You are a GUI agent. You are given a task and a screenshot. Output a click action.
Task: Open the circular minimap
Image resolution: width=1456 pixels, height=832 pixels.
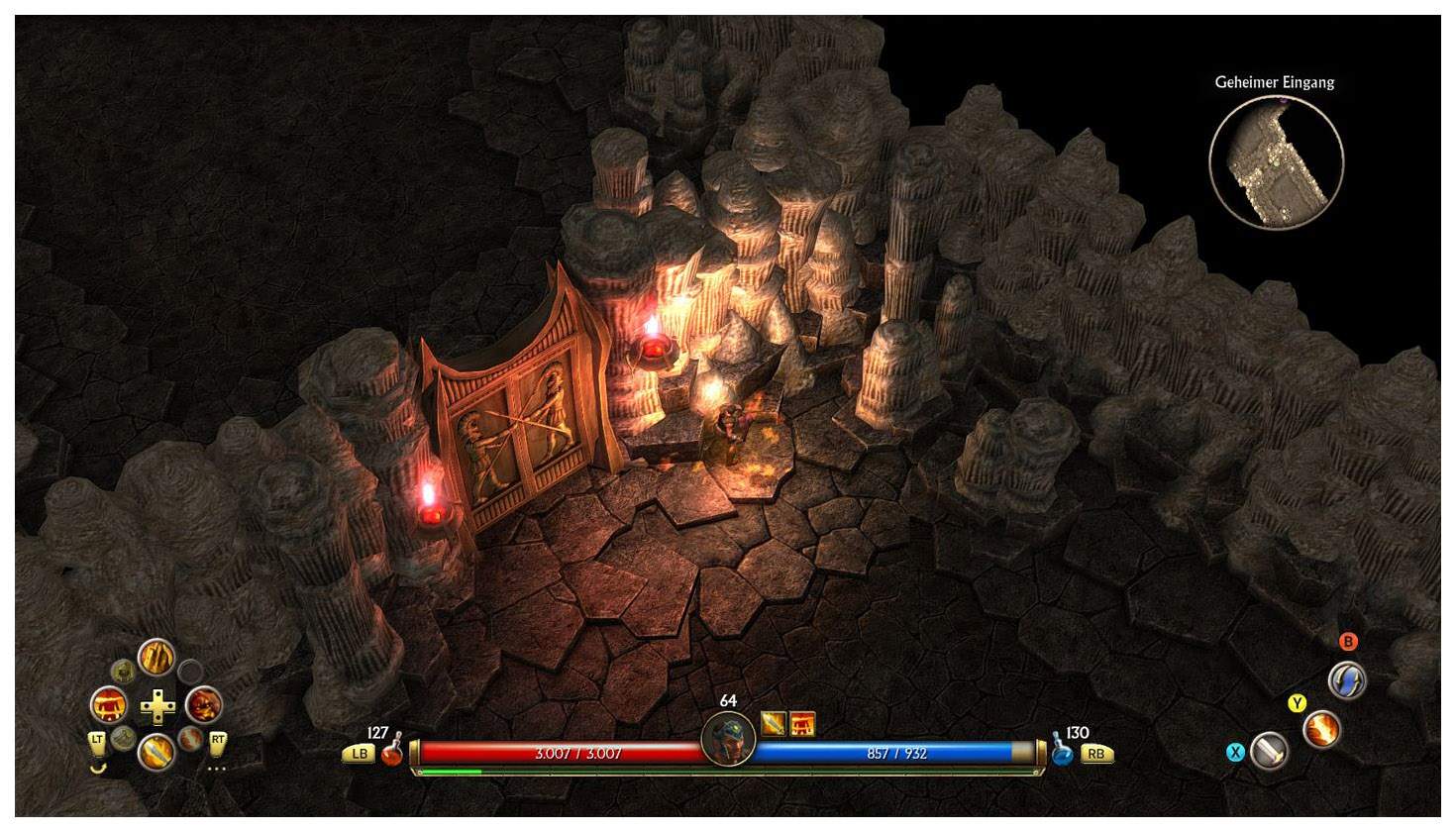(1276, 162)
